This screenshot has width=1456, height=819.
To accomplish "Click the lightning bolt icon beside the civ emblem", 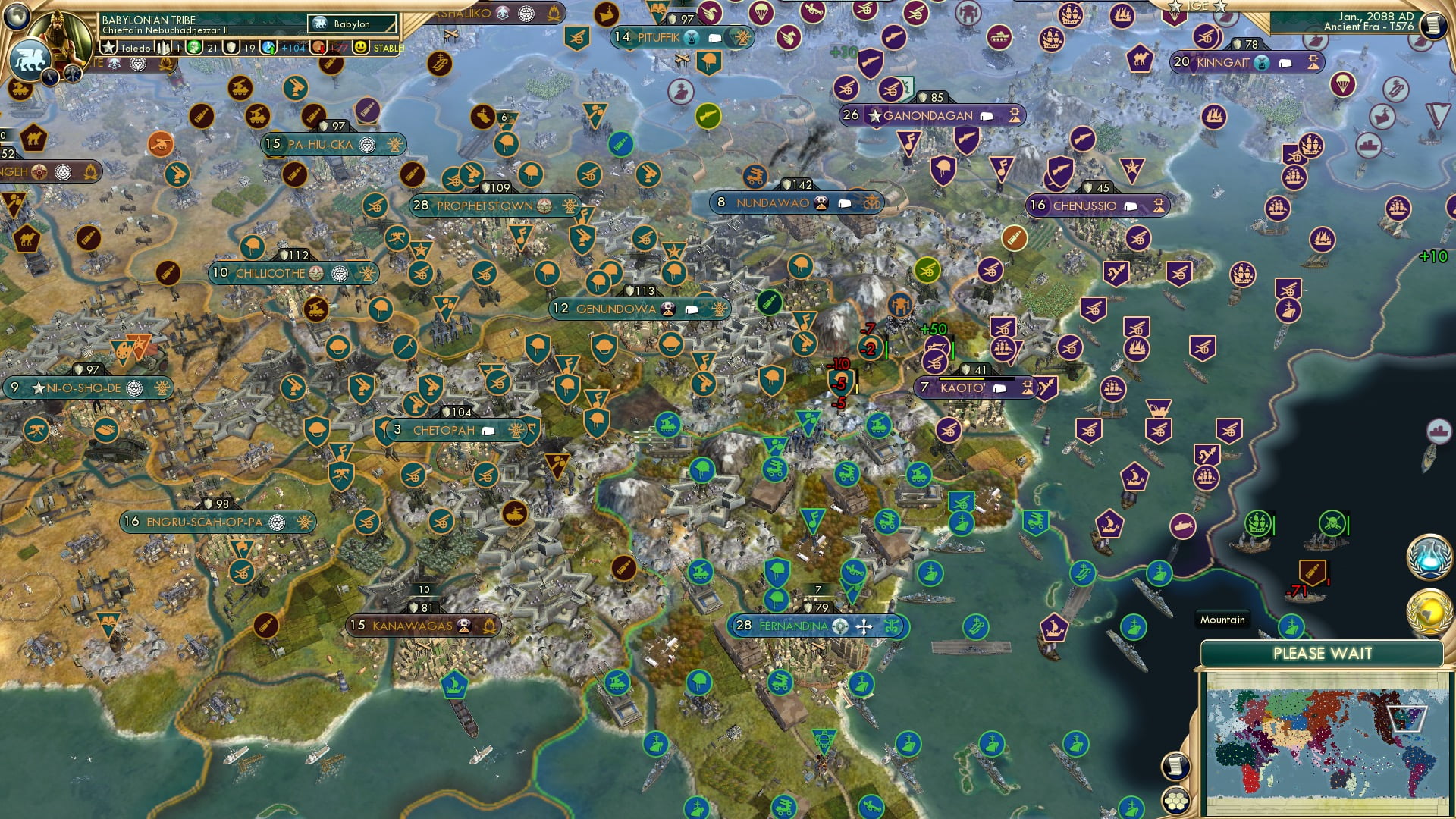I will pos(49,76).
